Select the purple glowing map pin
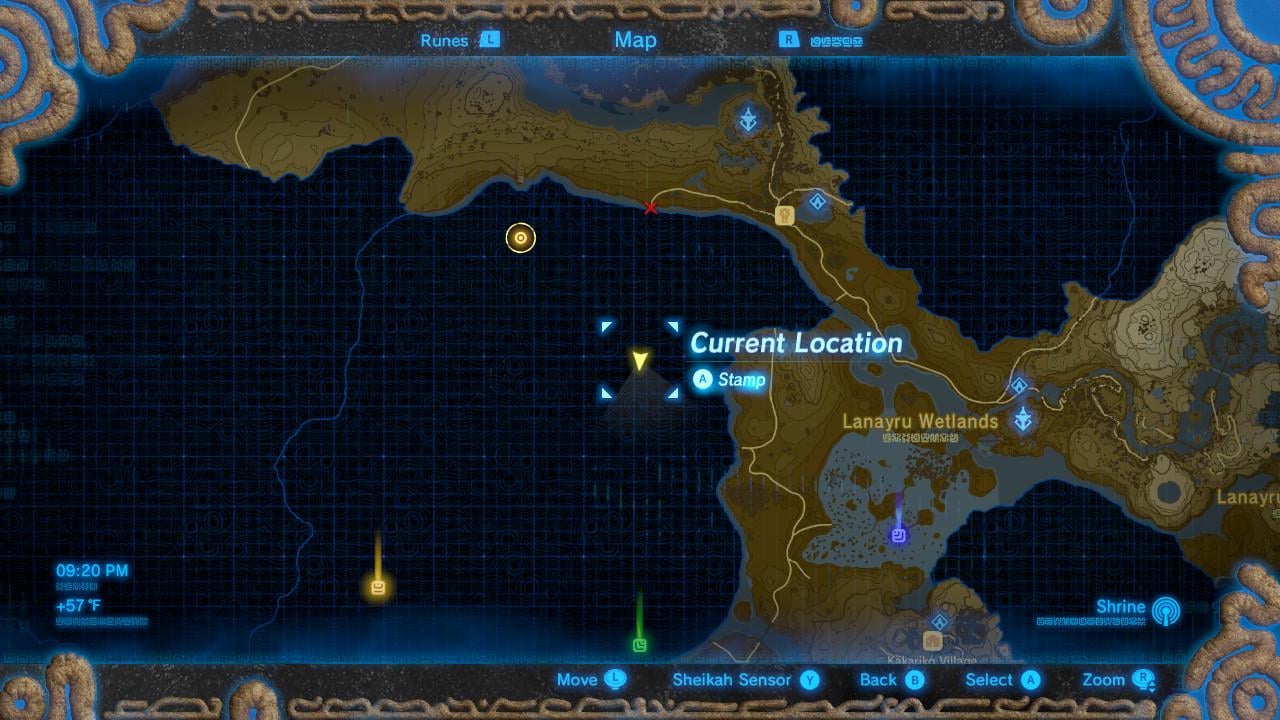The image size is (1280, 720). 898,536
